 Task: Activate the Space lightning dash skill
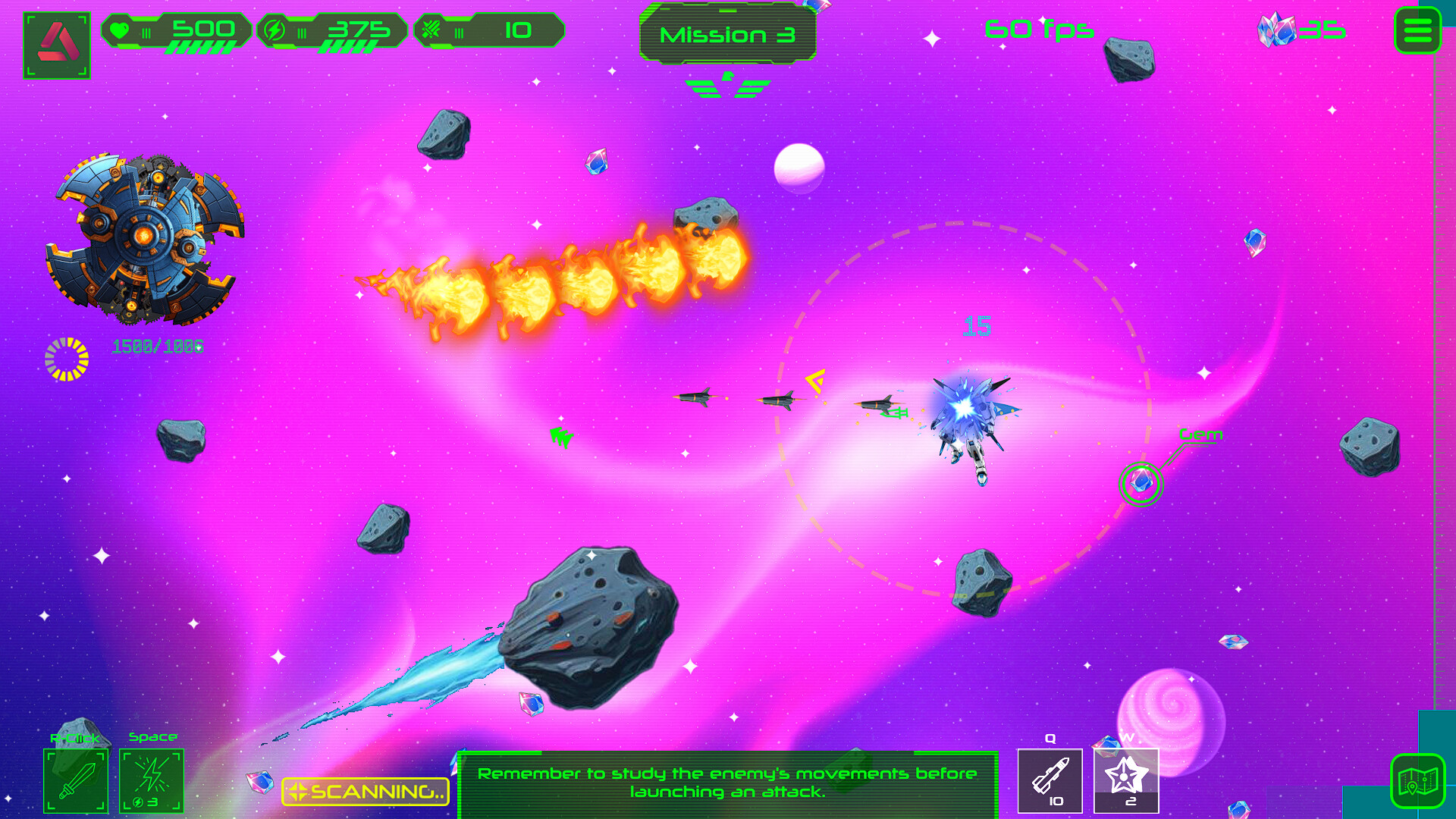click(x=153, y=780)
